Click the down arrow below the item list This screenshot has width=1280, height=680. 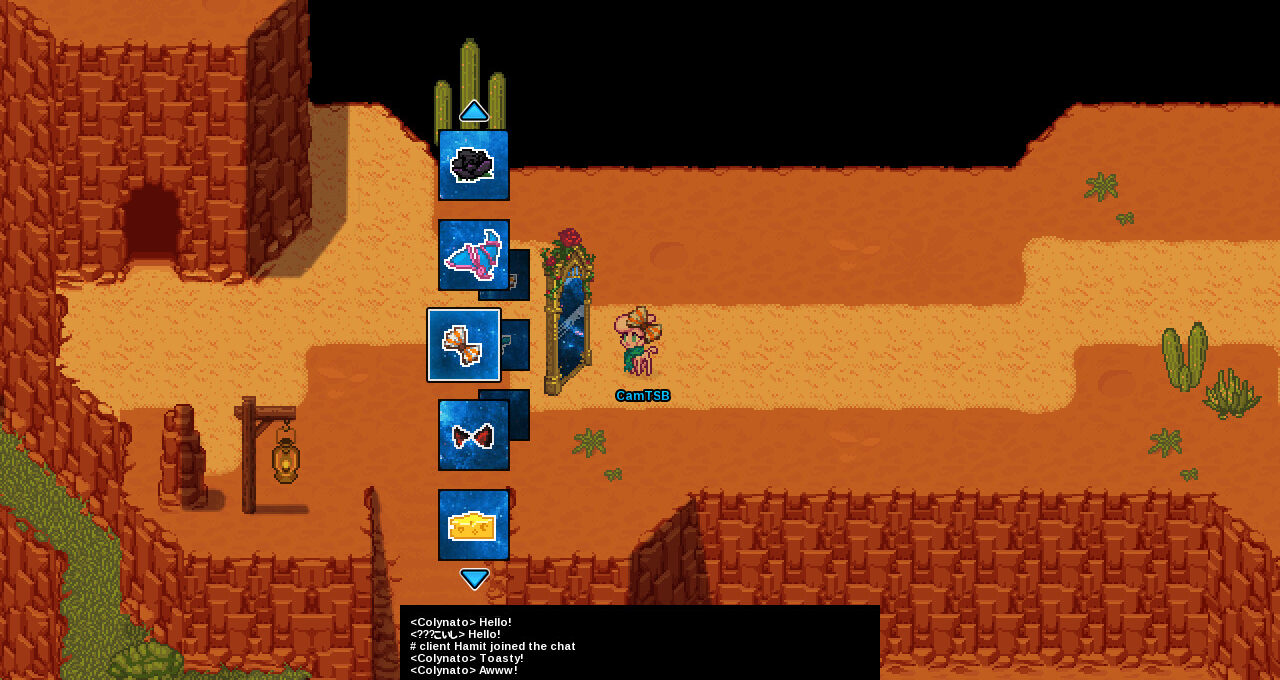(474, 578)
